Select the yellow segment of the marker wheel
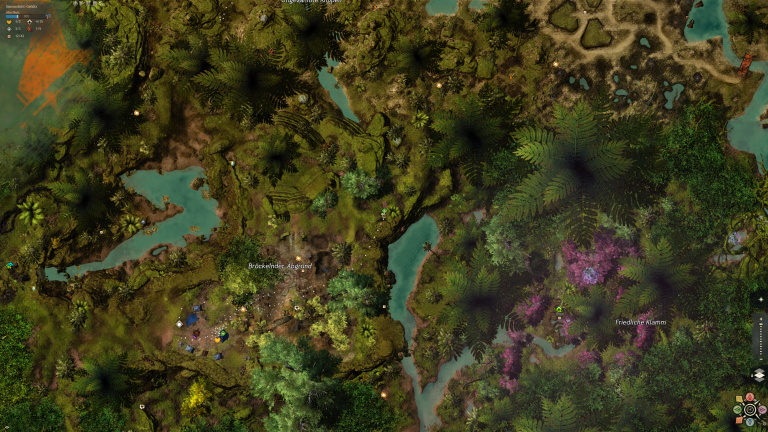768x432 pixels. (x=739, y=398)
